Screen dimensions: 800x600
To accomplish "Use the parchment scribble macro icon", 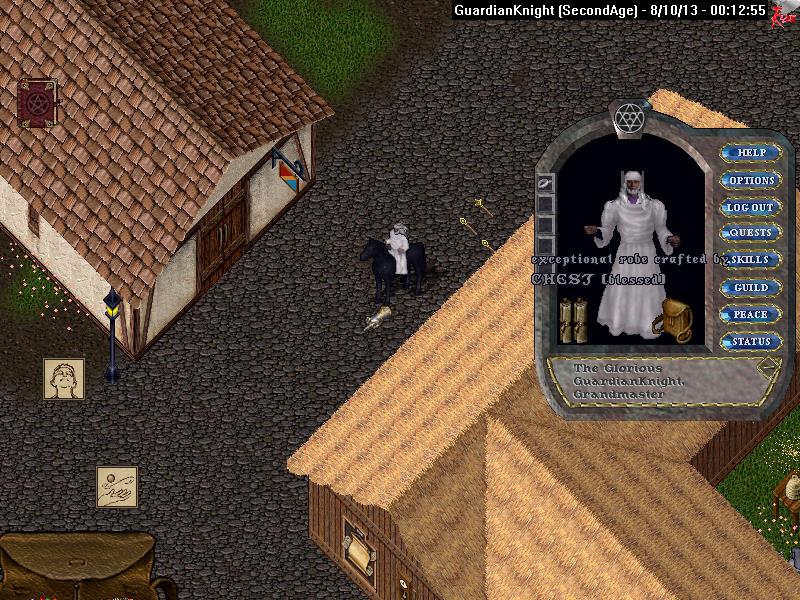I will pyautogui.click(x=117, y=486).
